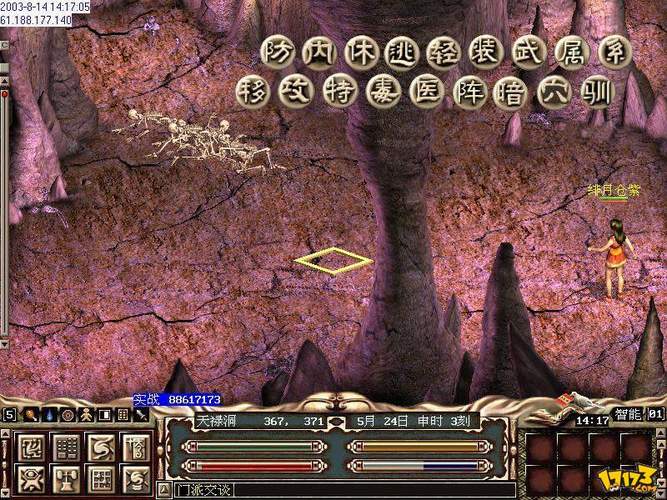This screenshot has height=500, width=667.
Task: Toggle the 智能 button on the bottom panel
Action: pyautogui.click(x=627, y=412)
